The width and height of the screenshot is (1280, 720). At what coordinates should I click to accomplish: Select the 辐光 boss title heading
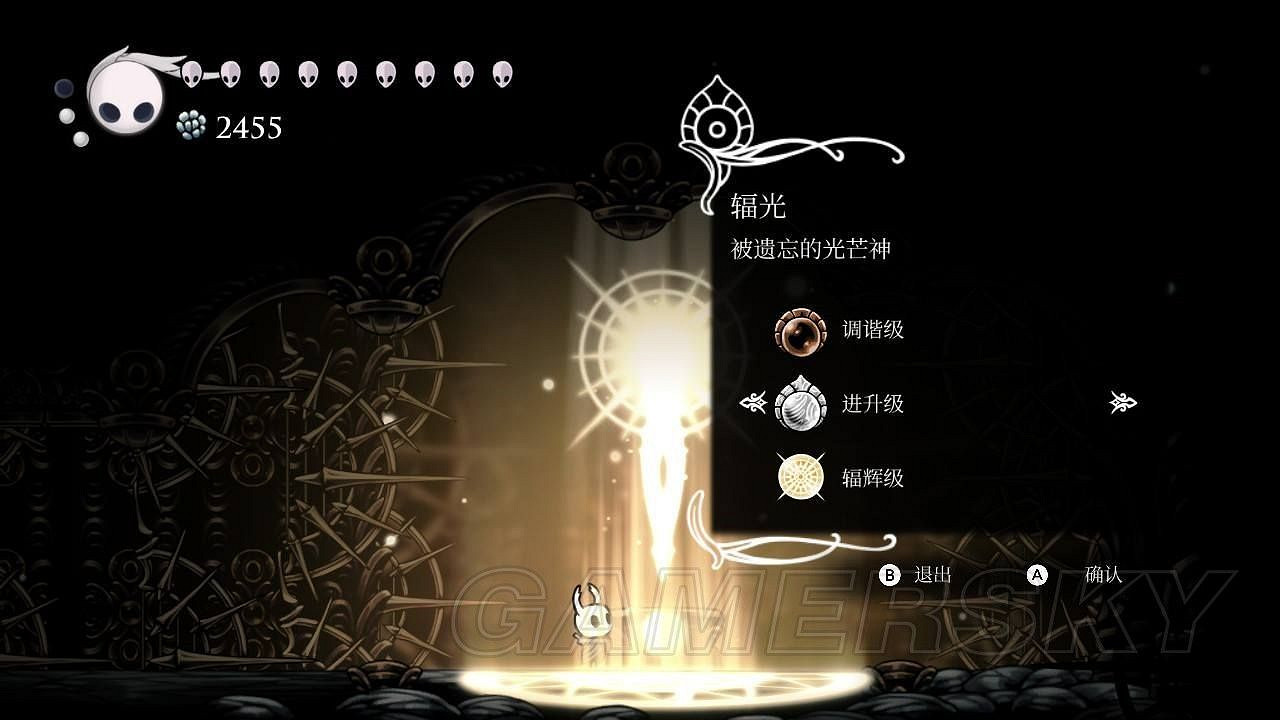pyautogui.click(x=756, y=207)
